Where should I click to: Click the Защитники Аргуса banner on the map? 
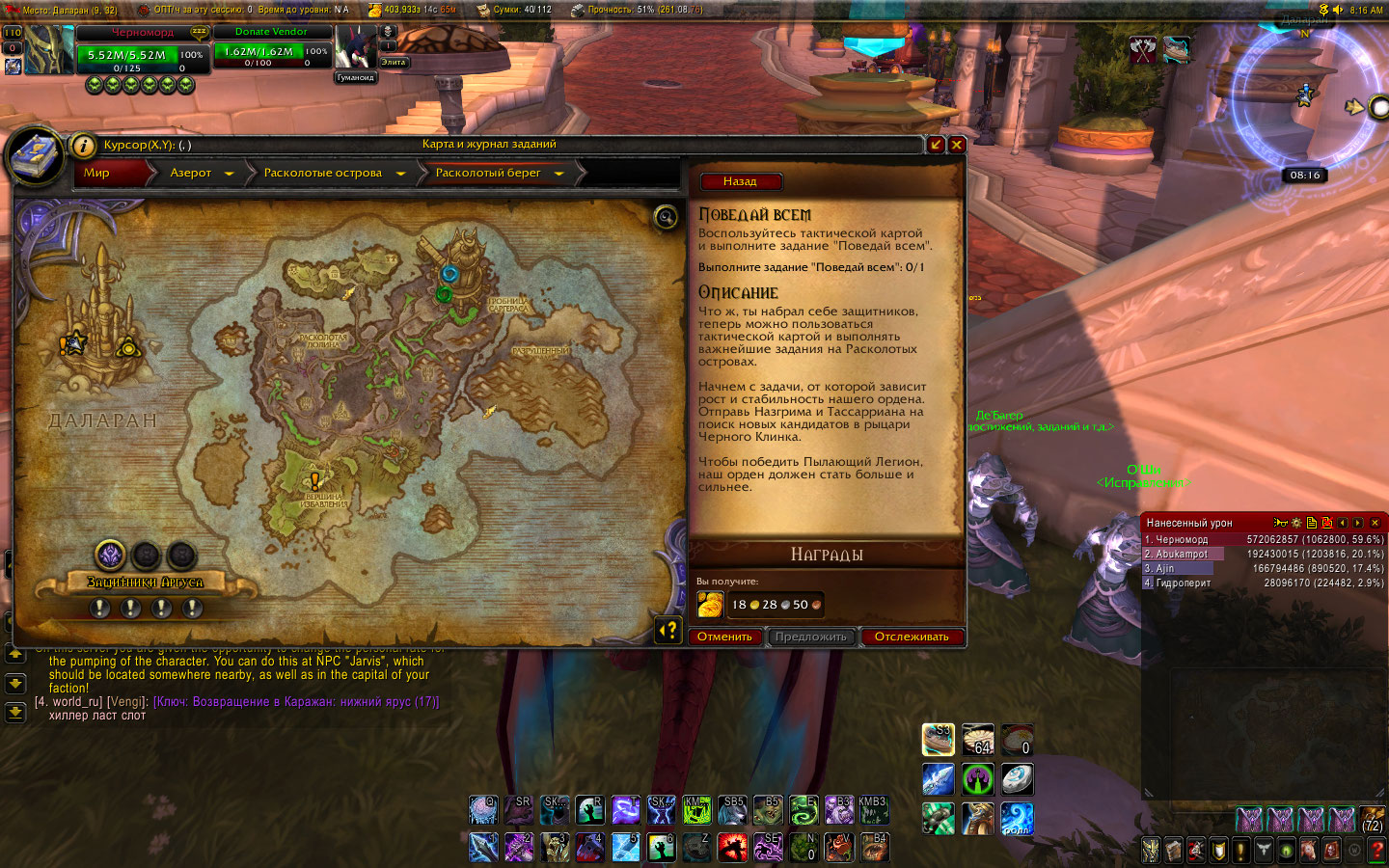[x=145, y=583]
